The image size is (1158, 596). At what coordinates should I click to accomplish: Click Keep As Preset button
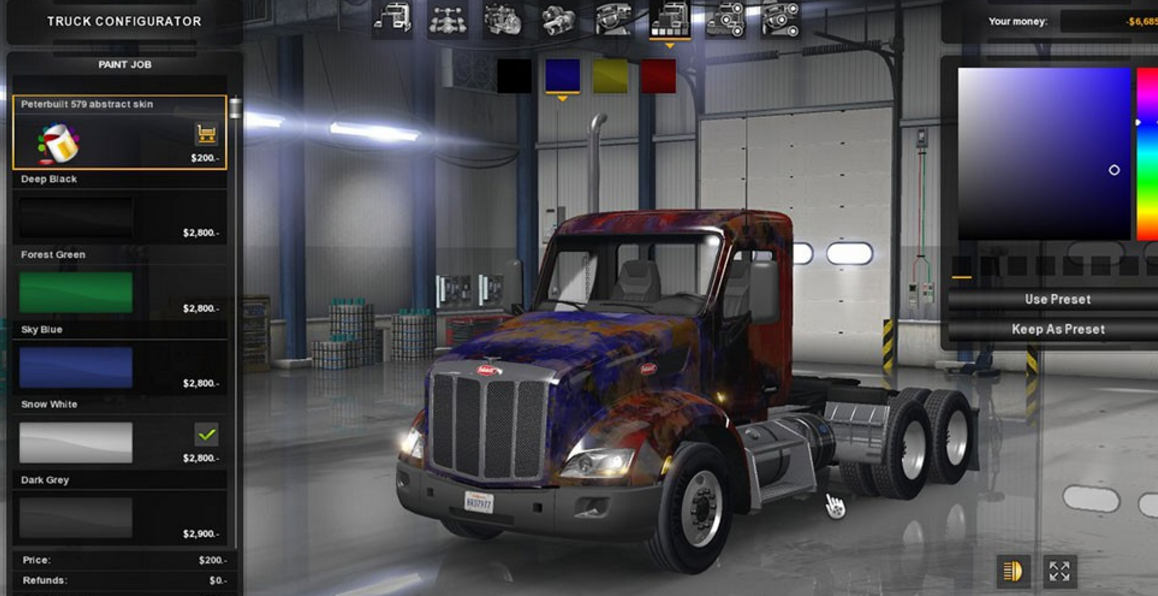(x=1057, y=329)
